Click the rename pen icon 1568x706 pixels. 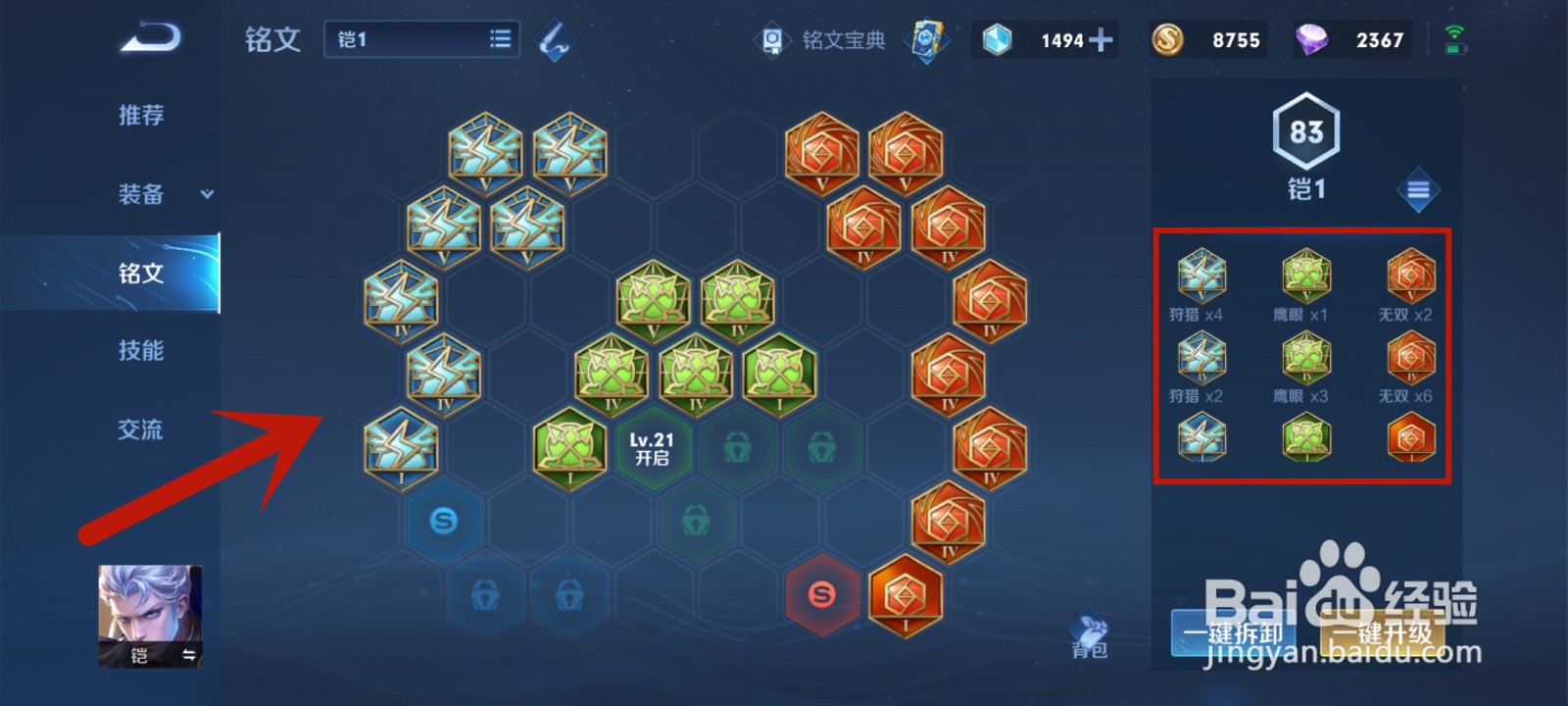[555, 40]
